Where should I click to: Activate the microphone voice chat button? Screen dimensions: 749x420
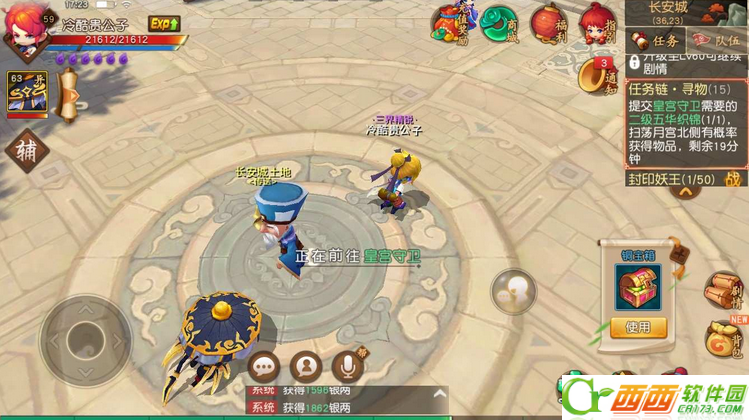pyautogui.click(x=347, y=366)
